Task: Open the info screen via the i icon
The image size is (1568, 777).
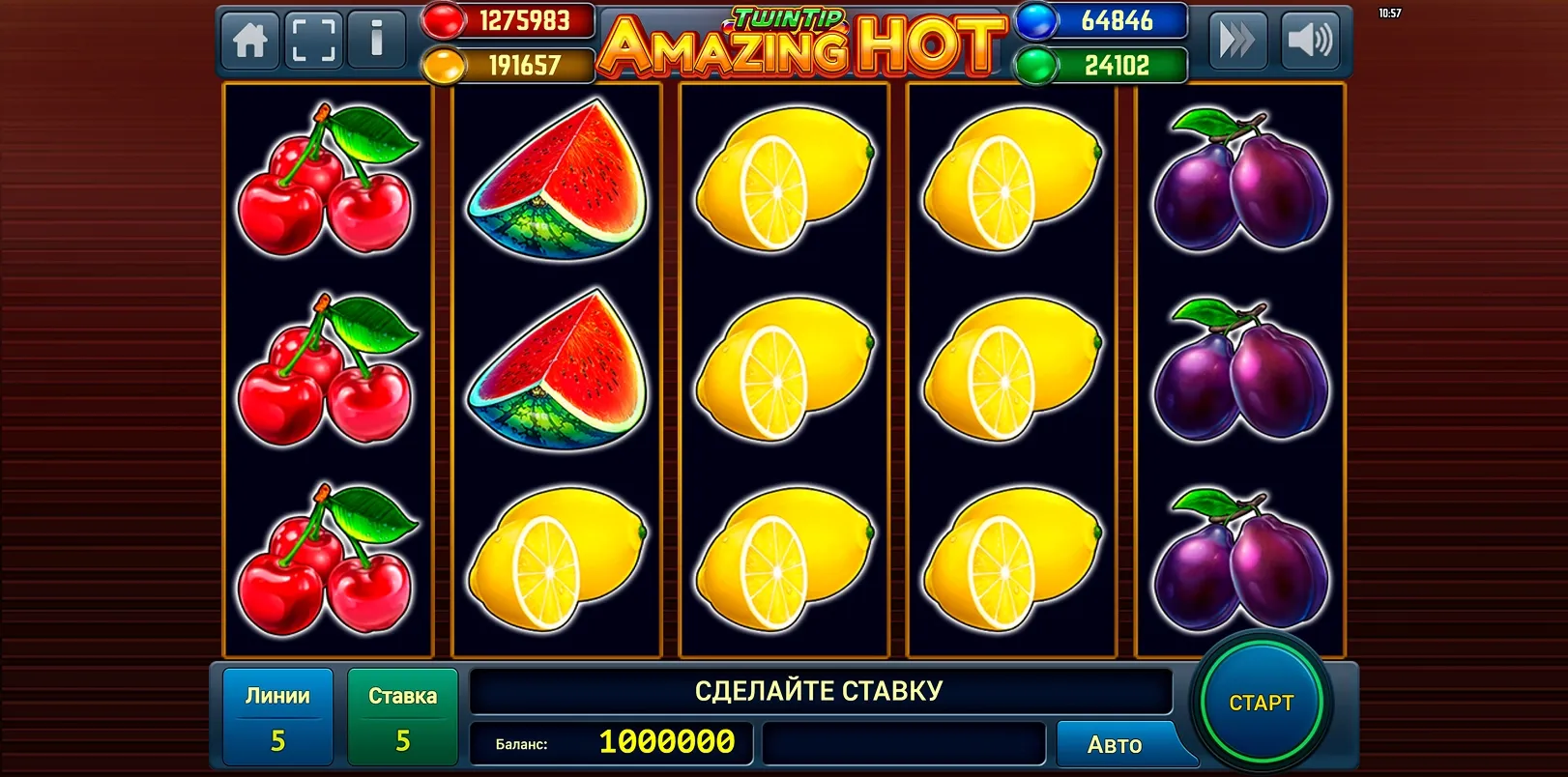Action: coord(377,41)
